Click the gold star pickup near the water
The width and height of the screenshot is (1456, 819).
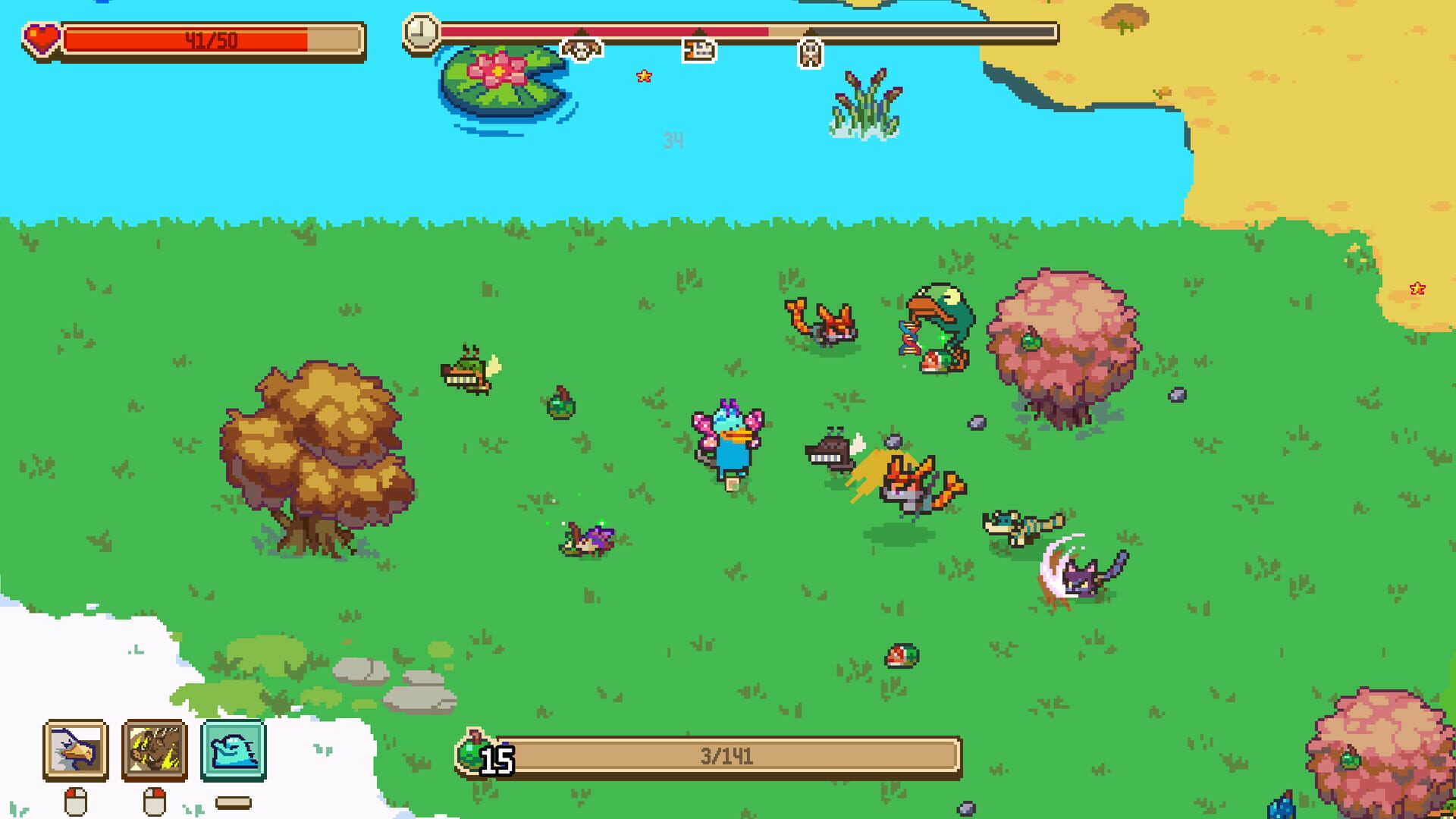pyautogui.click(x=644, y=76)
